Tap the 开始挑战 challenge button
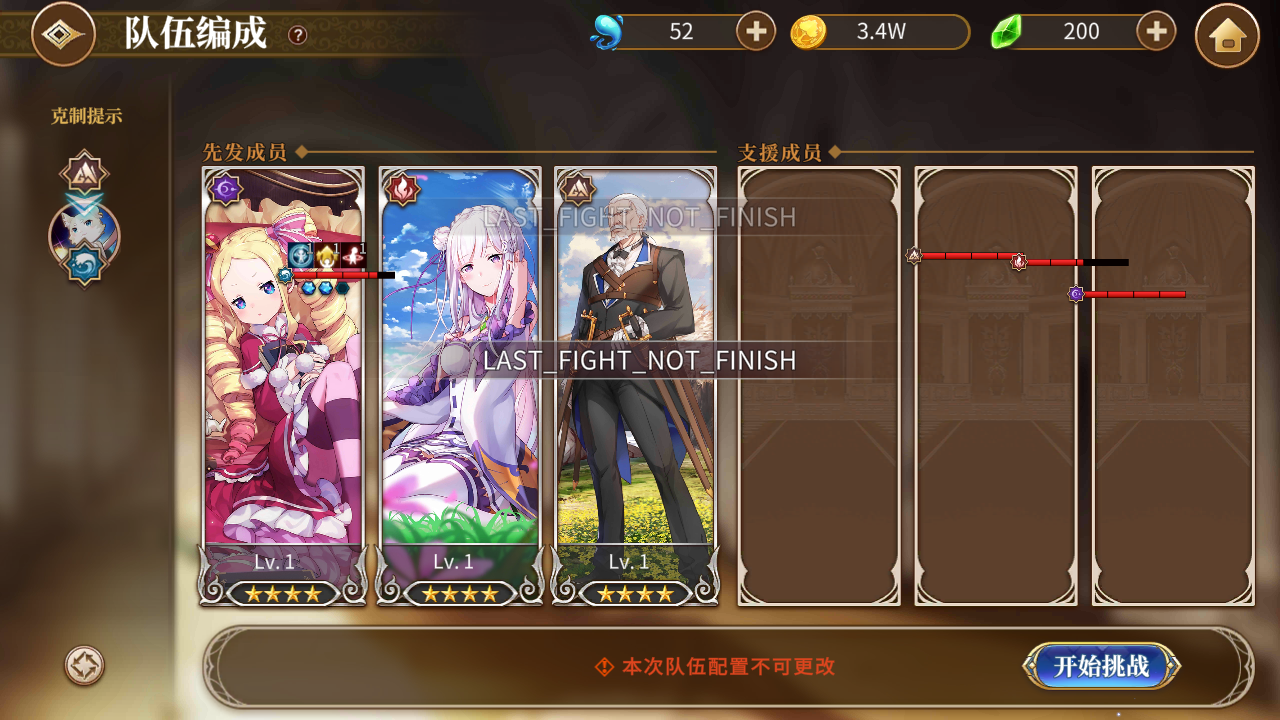 pos(1102,667)
